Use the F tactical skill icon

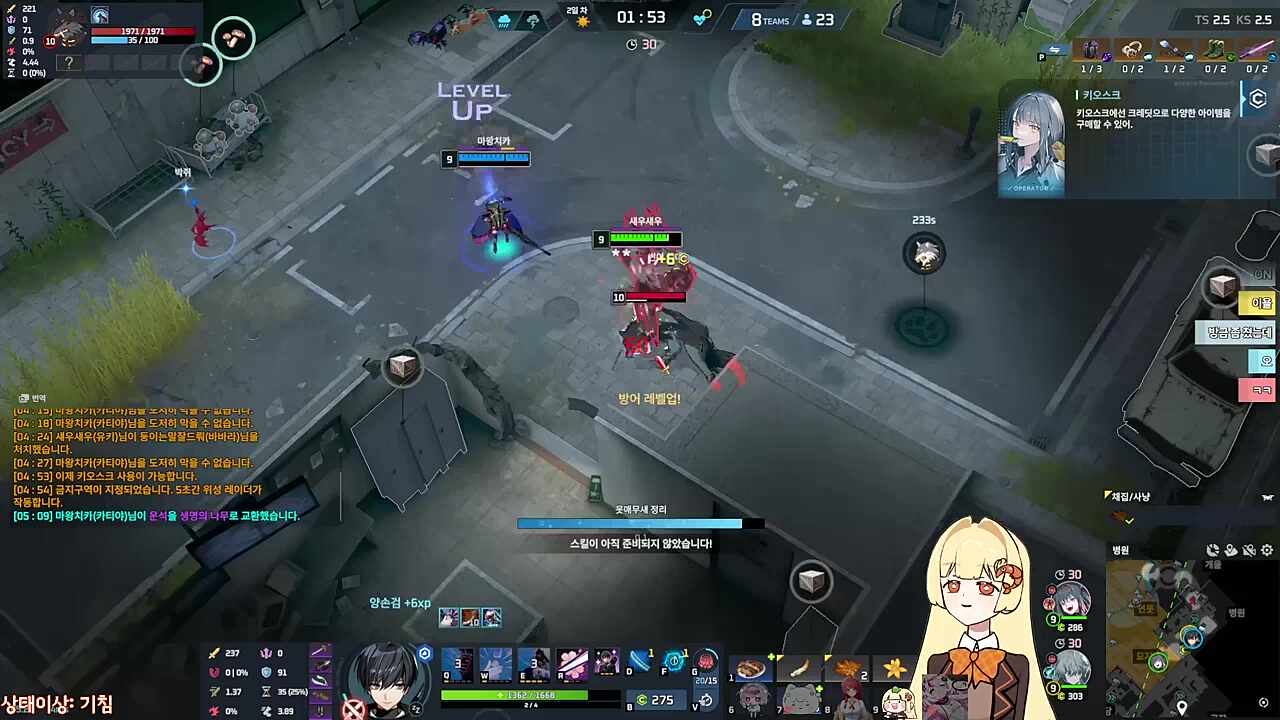click(676, 660)
